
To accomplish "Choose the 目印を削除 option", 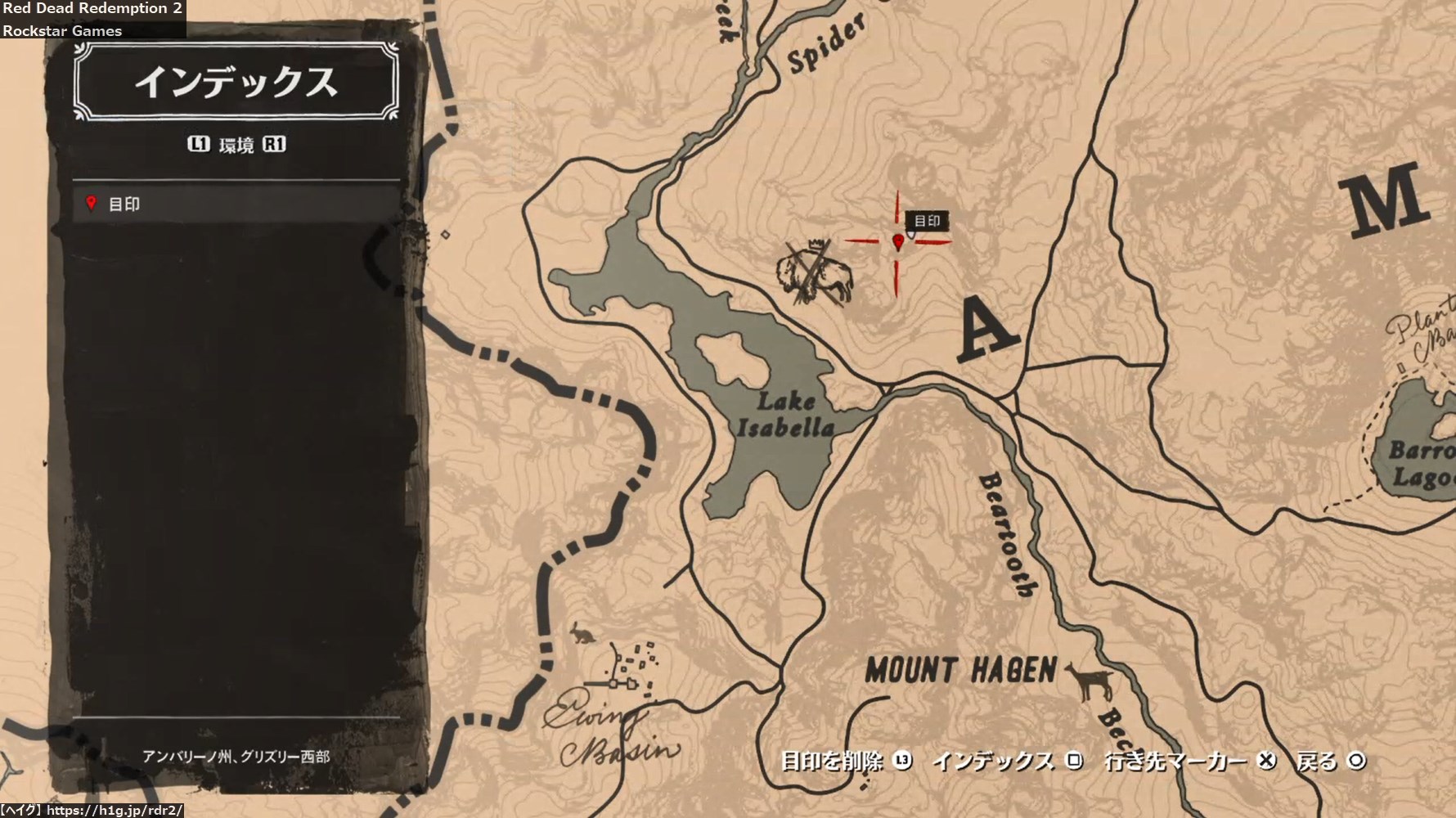I will (x=845, y=761).
